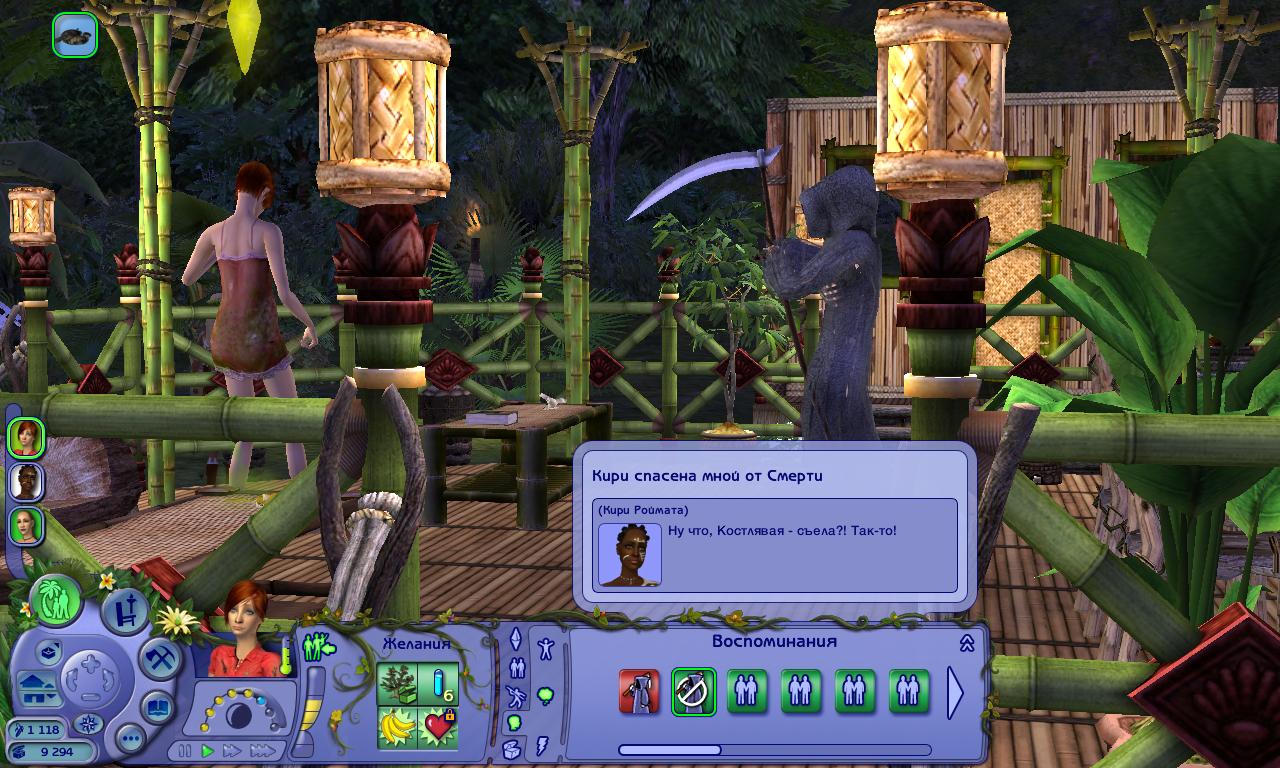Activate Live mode palm tree button
Screen dimensions: 1280x768
(56, 600)
